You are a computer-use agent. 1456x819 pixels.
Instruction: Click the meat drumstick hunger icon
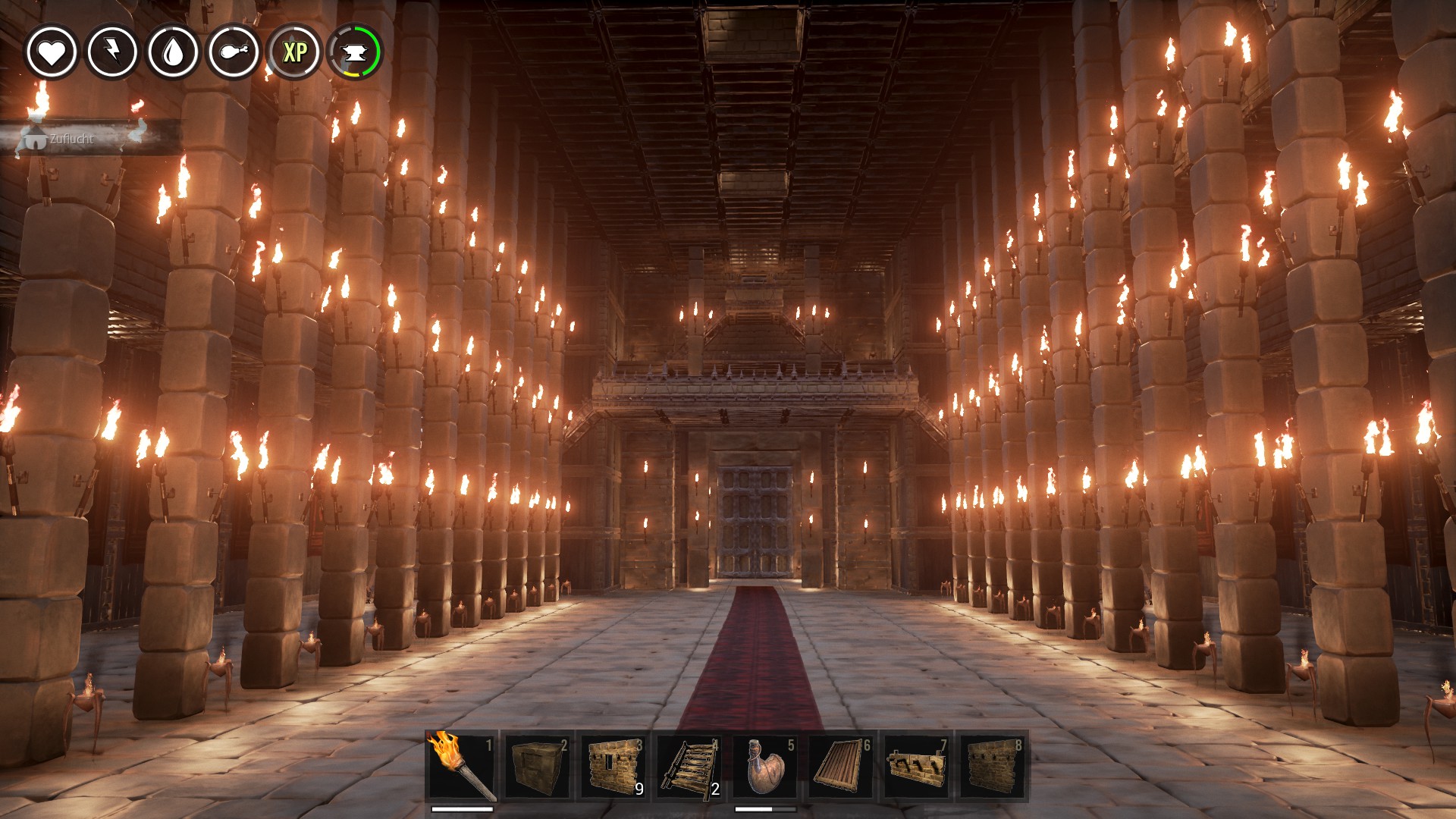234,52
